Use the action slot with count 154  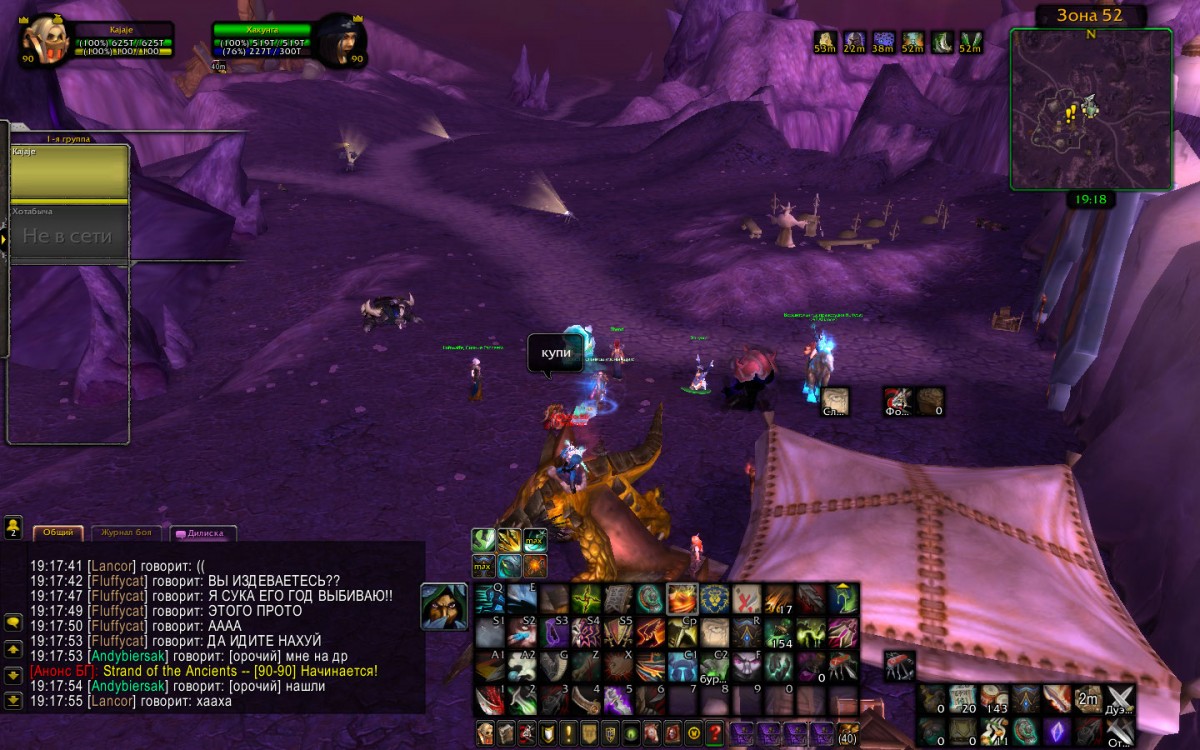[779, 633]
